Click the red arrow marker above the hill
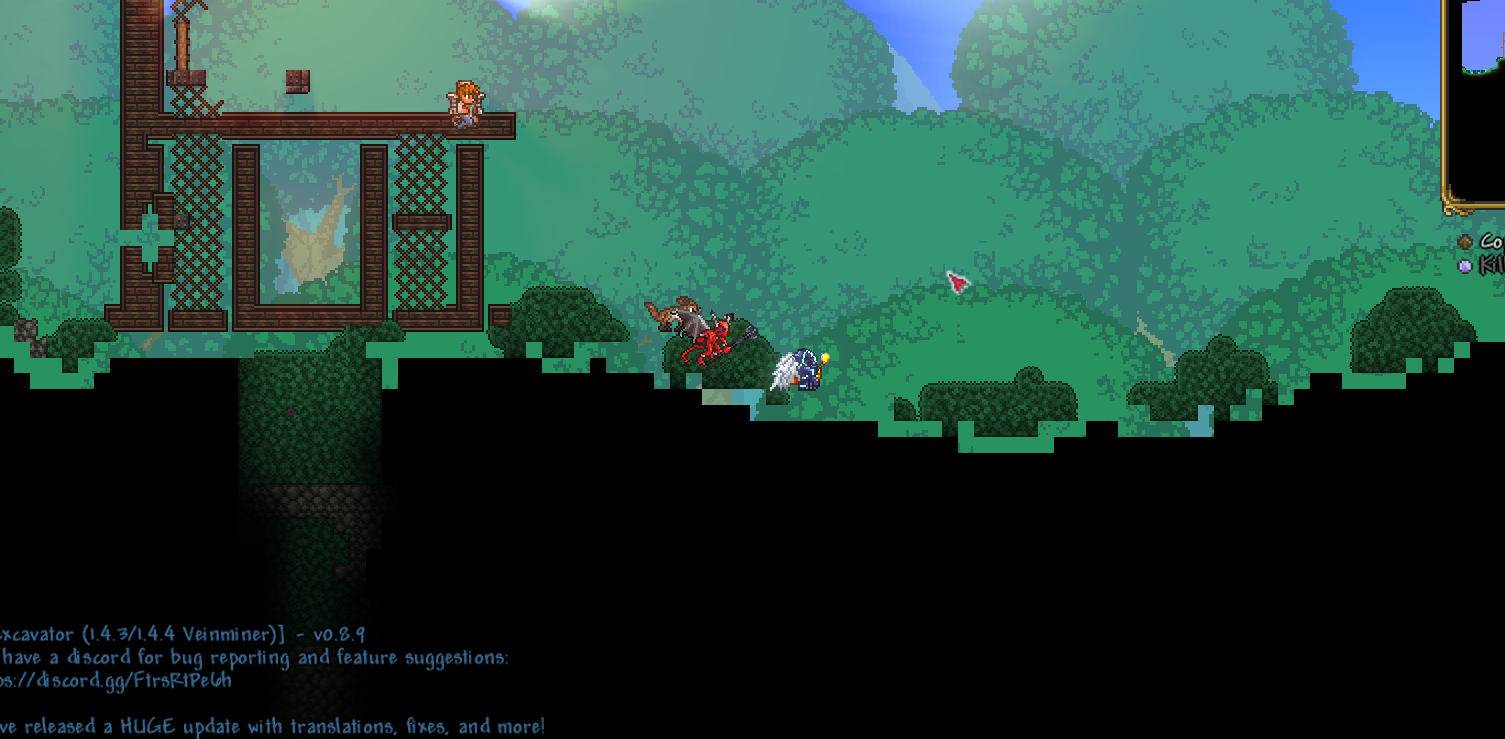This screenshot has height=739, width=1505. point(956,284)
